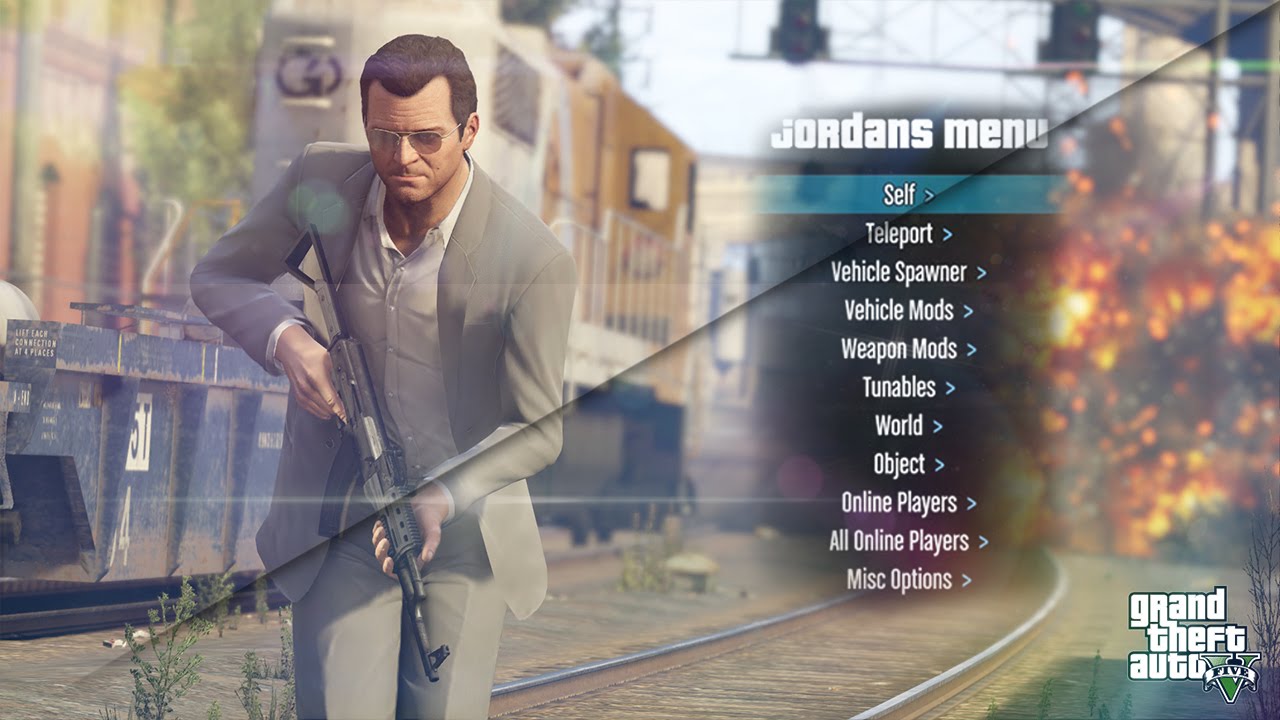Viewport: 1280px width, 720px height.
Task: Select All Online Players
Action: (907, 541)
